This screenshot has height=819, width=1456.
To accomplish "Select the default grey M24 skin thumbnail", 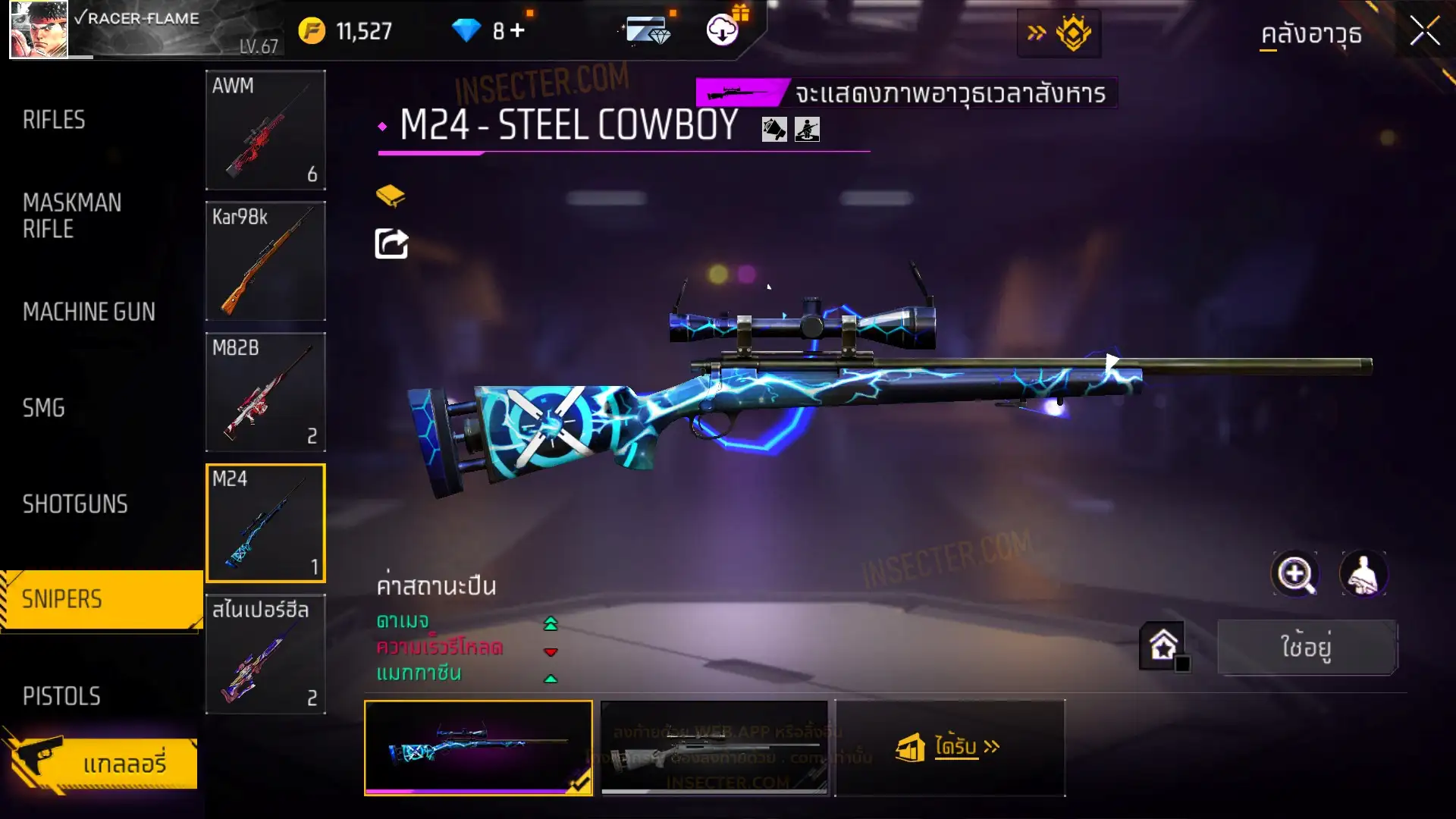I will pos(714,747).
